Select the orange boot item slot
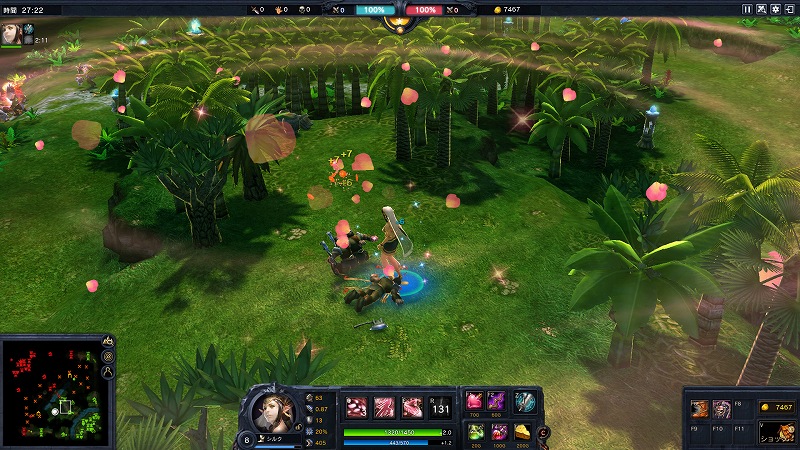This screenshot has height=450, width=800. pyautogui.click(x=701, y=408)
